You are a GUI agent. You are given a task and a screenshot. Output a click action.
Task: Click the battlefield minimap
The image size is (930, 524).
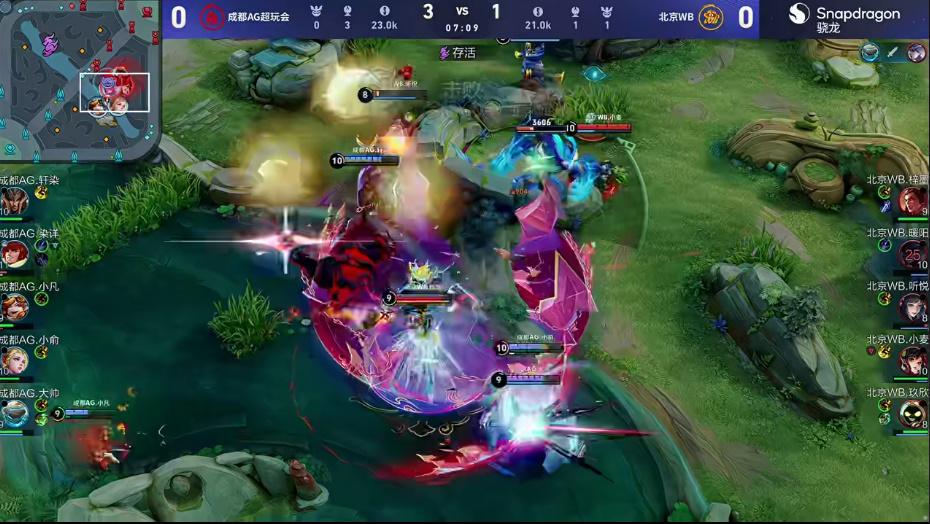click(x=78, y=78)
